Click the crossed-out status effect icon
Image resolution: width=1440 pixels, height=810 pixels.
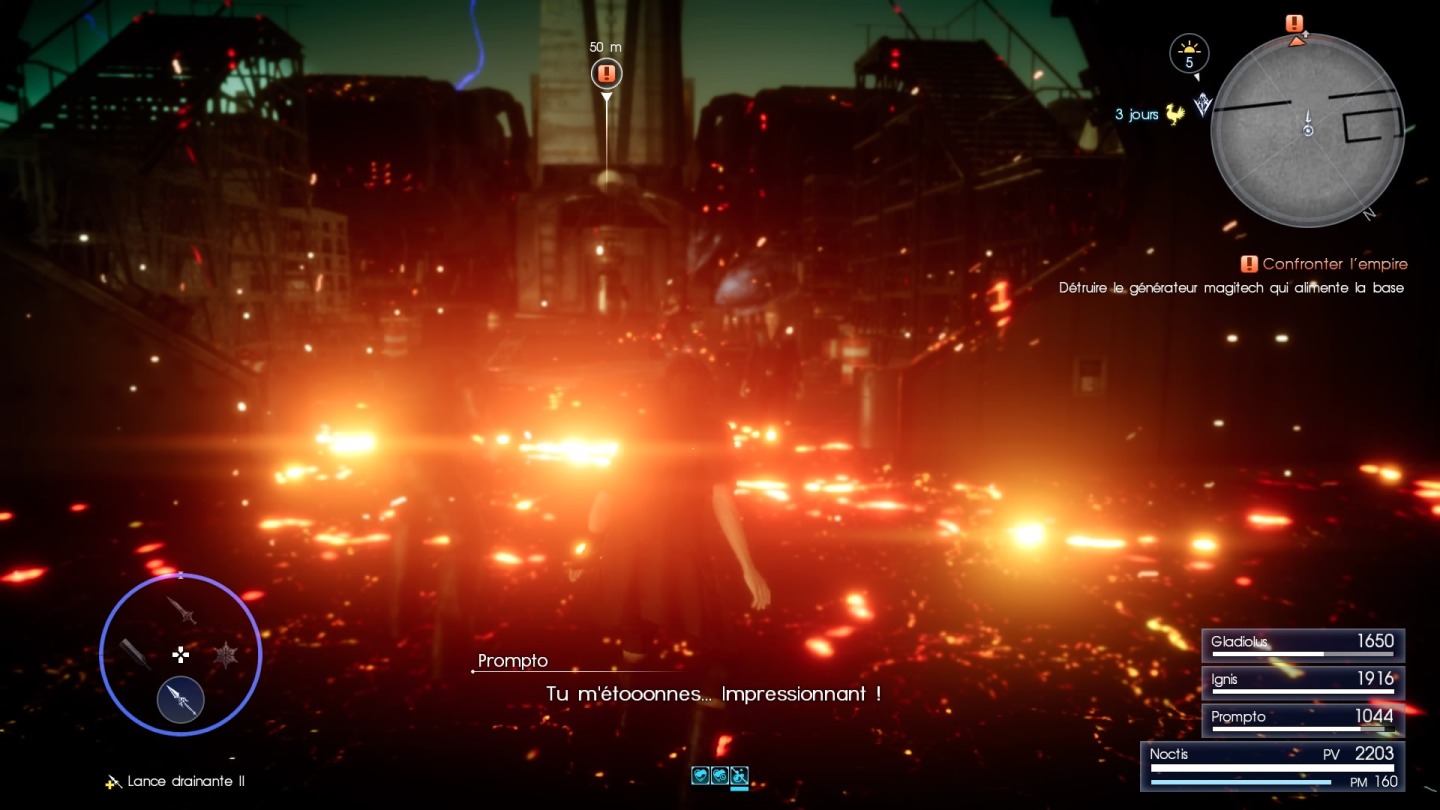tap(739, 775)
